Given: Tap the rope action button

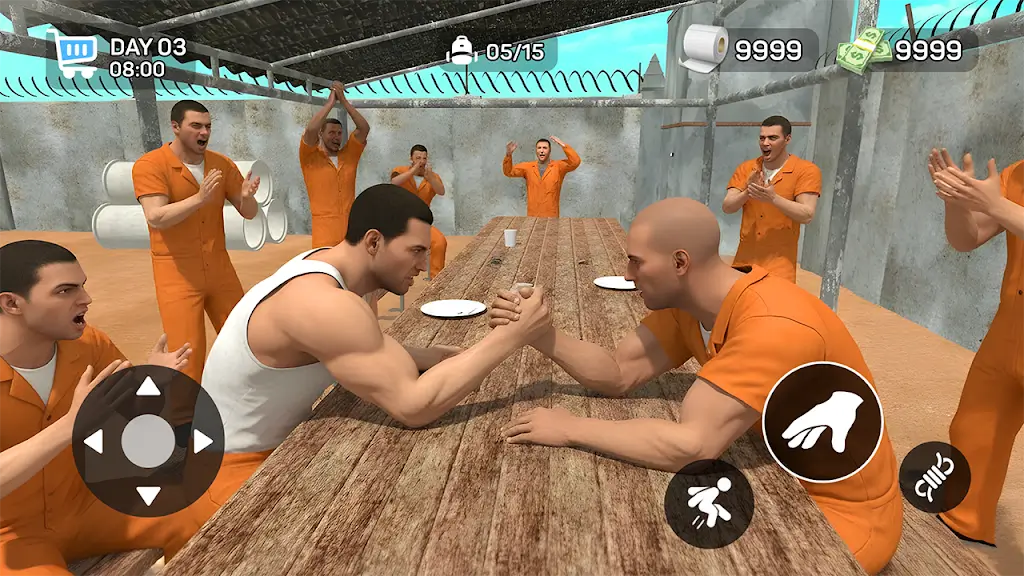Looking at the screenshot, I should (x=934, y=478).
